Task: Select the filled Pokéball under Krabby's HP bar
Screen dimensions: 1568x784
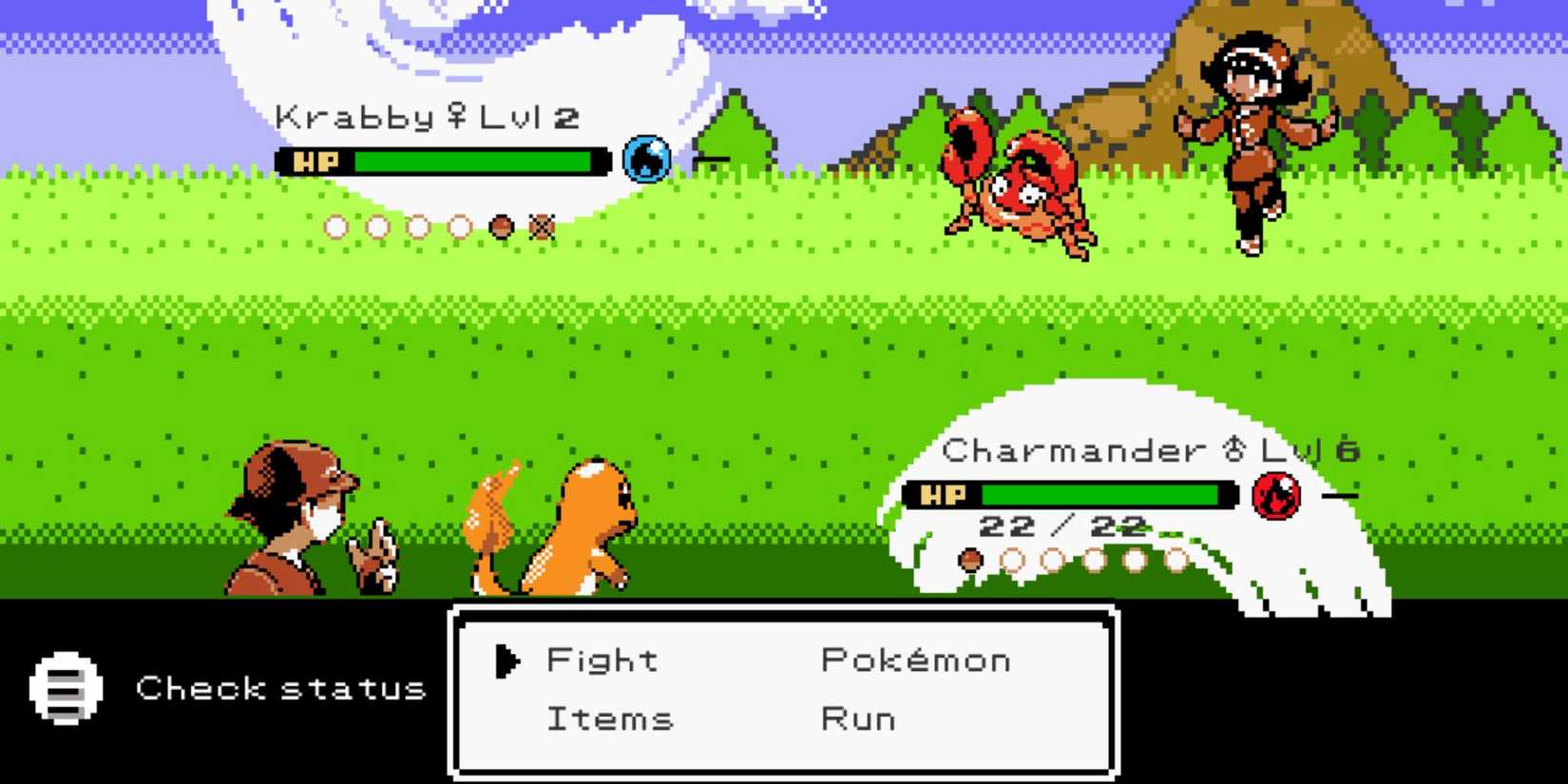Action: [x=501, y=227]
